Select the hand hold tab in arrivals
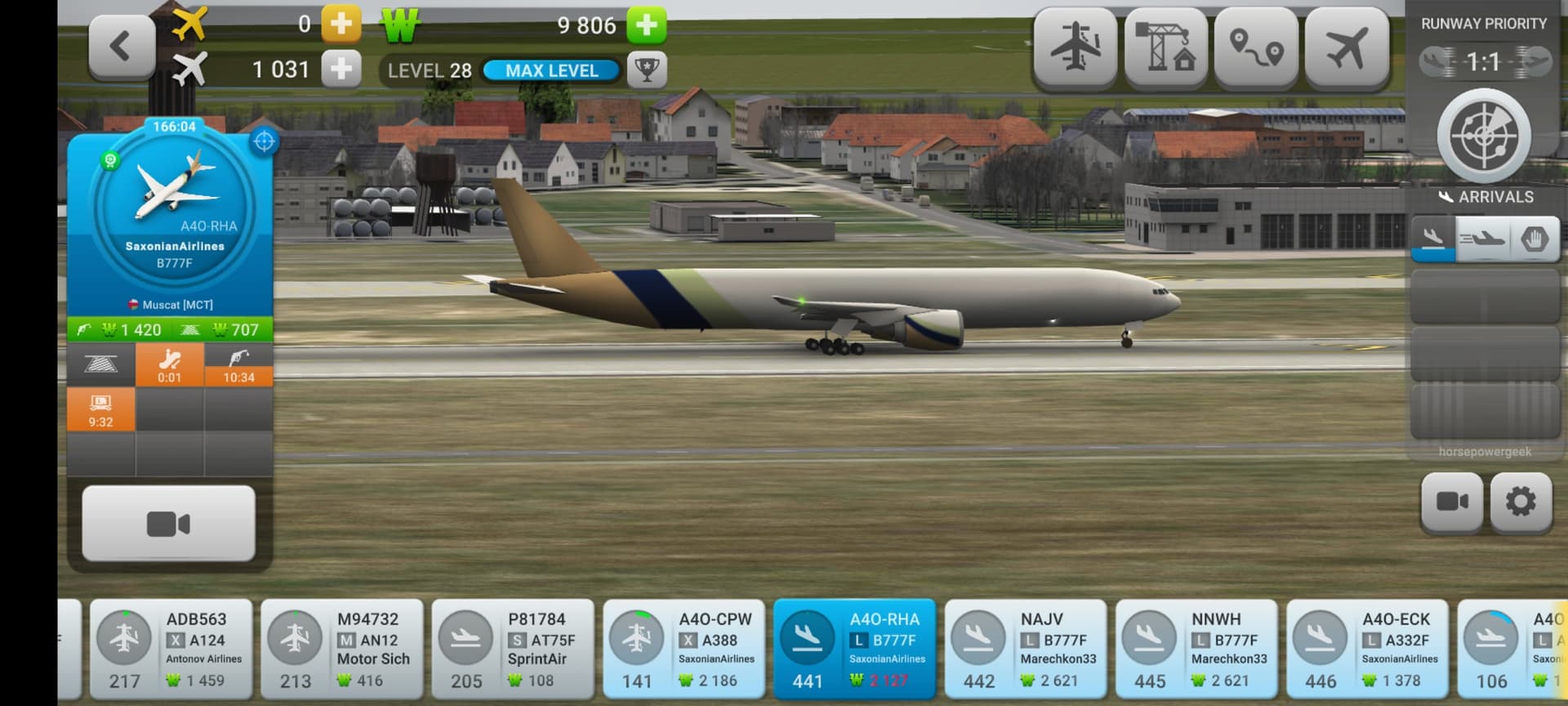1568x706 pixels. pyautogui.click(x=1535, y=239)
